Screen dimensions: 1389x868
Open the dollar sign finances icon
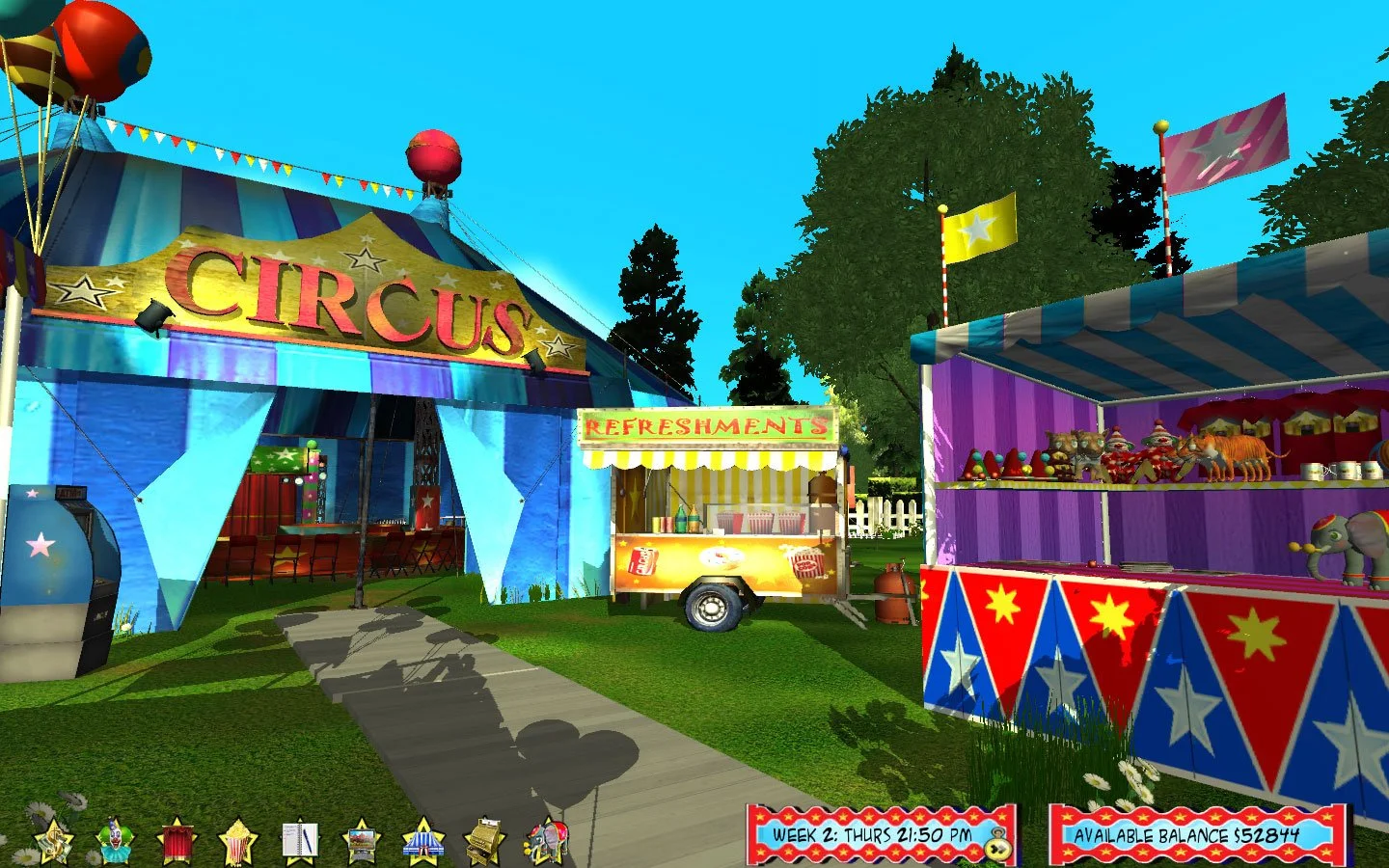point(53,839)
